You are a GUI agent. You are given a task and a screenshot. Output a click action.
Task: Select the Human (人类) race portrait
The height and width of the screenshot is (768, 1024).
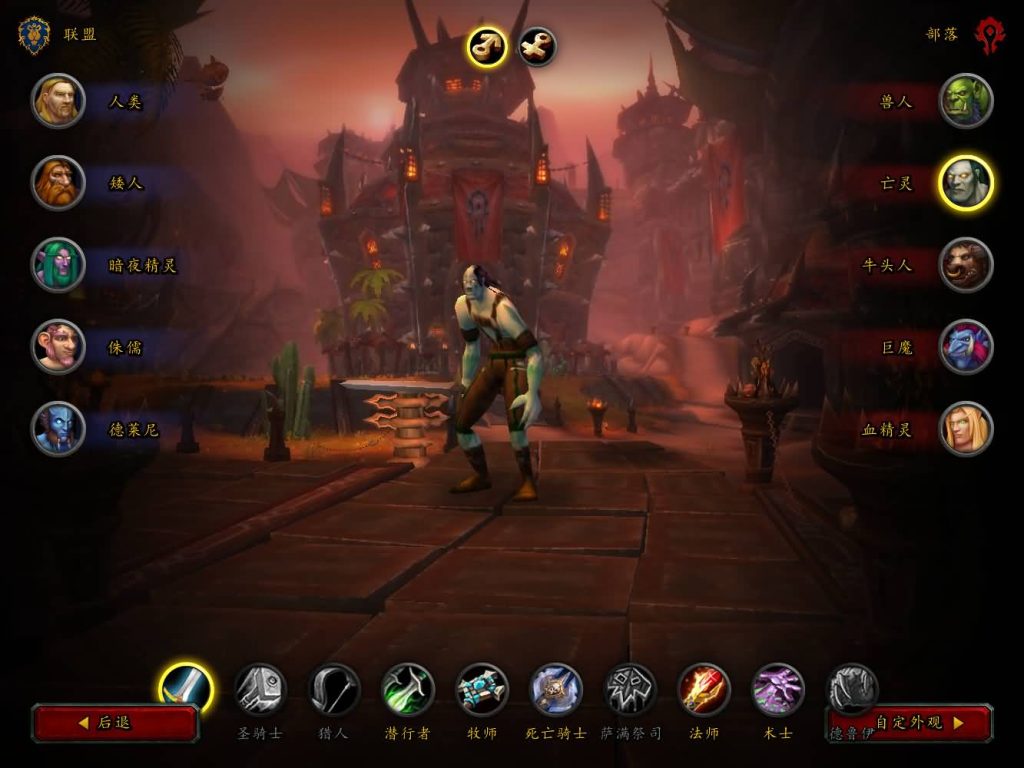pos(58,101)
